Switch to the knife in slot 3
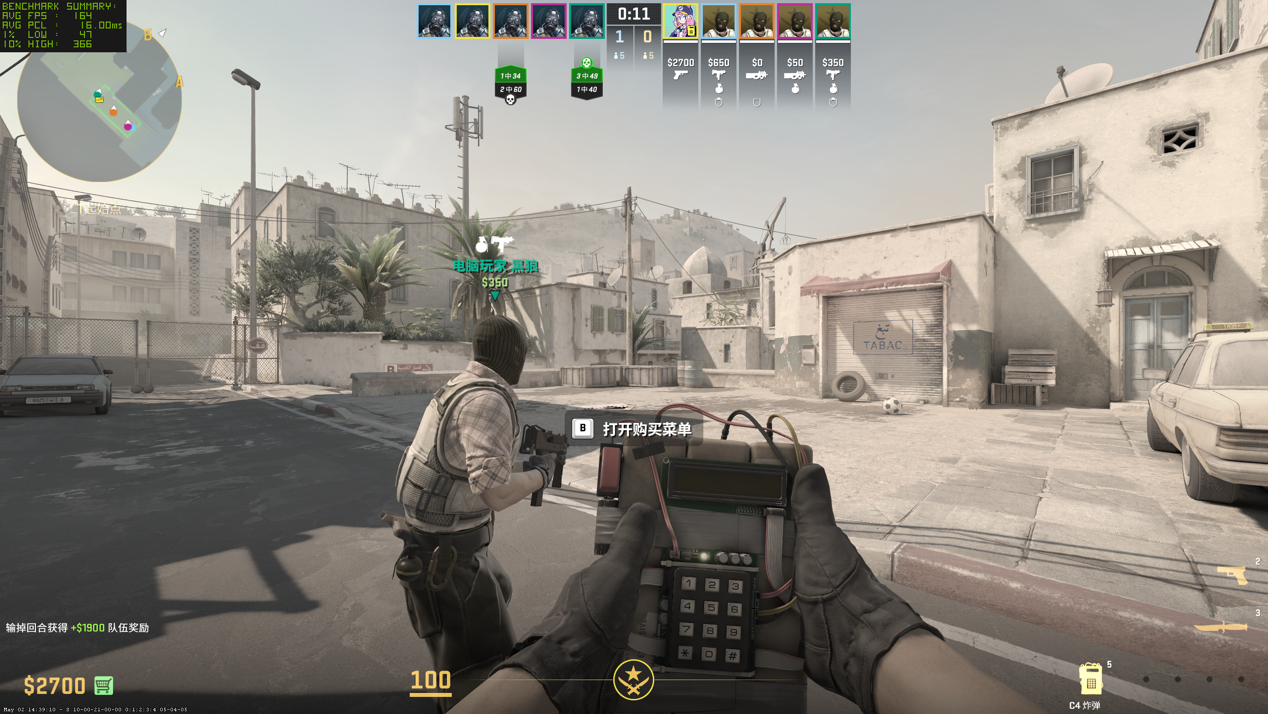This screenshot has height=714, width=1268. coord(1222,627)
